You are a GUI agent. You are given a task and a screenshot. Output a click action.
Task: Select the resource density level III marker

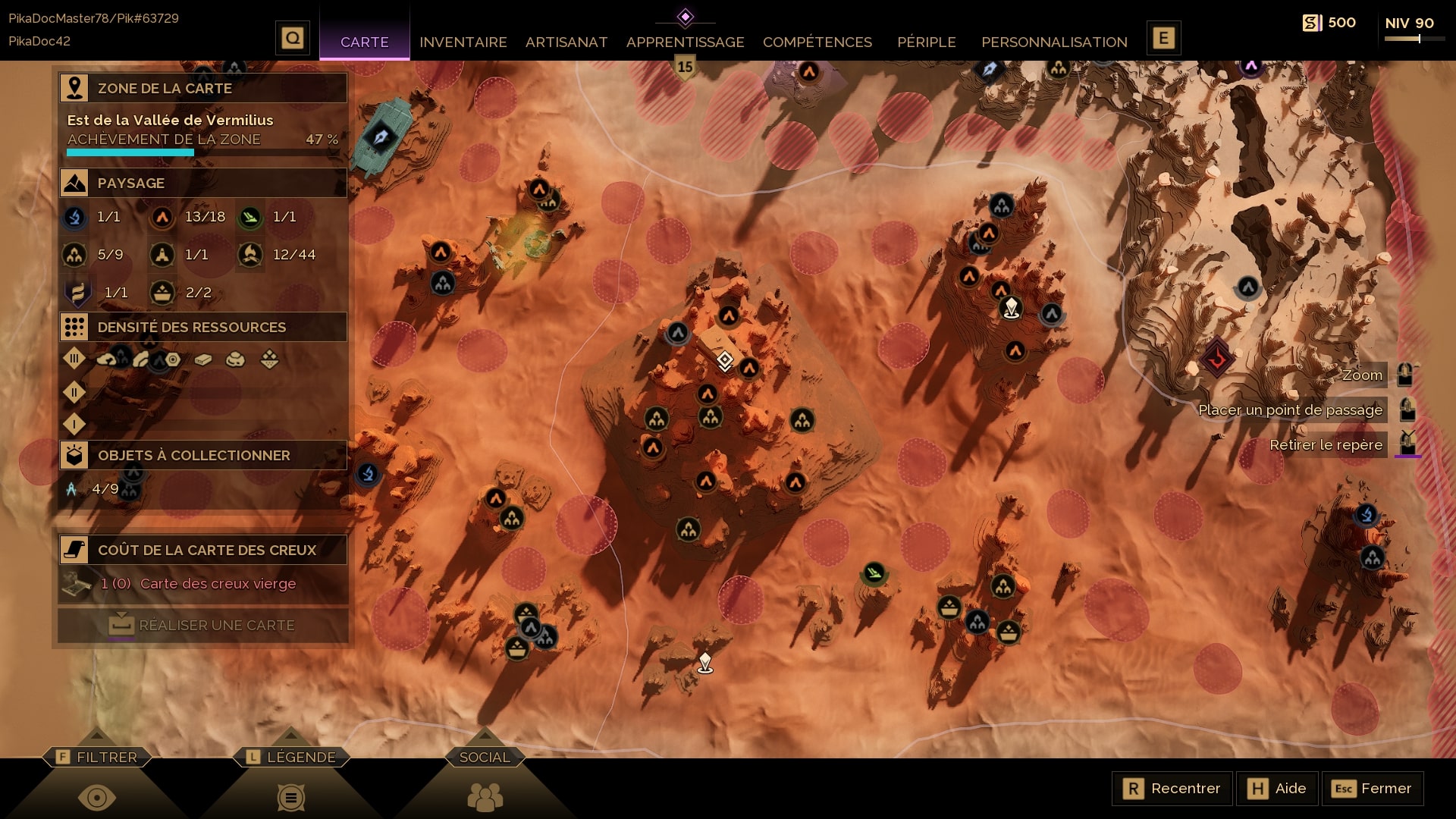click(x=74, y=358)
